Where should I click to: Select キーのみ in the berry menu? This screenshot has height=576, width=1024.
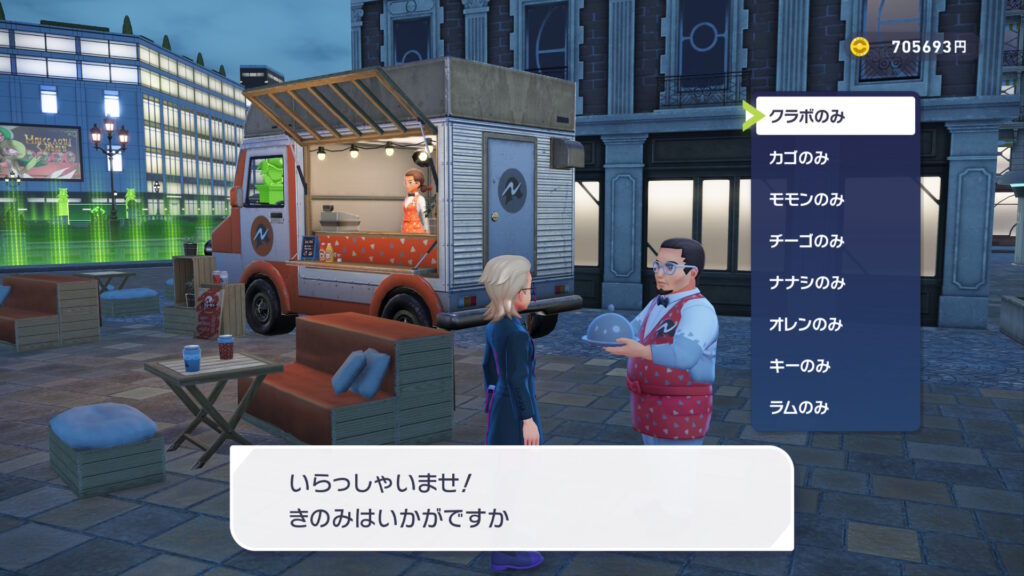click(x=835, y=366)
